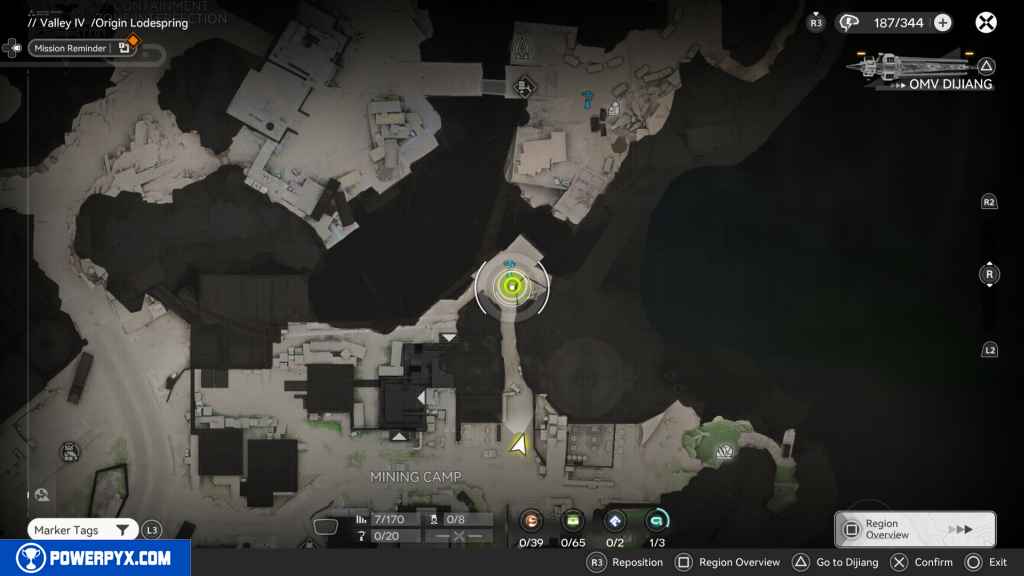The image size is (1024, 576).
Task: Select the green highlighted map marker
Action: (x=512, y=288)
